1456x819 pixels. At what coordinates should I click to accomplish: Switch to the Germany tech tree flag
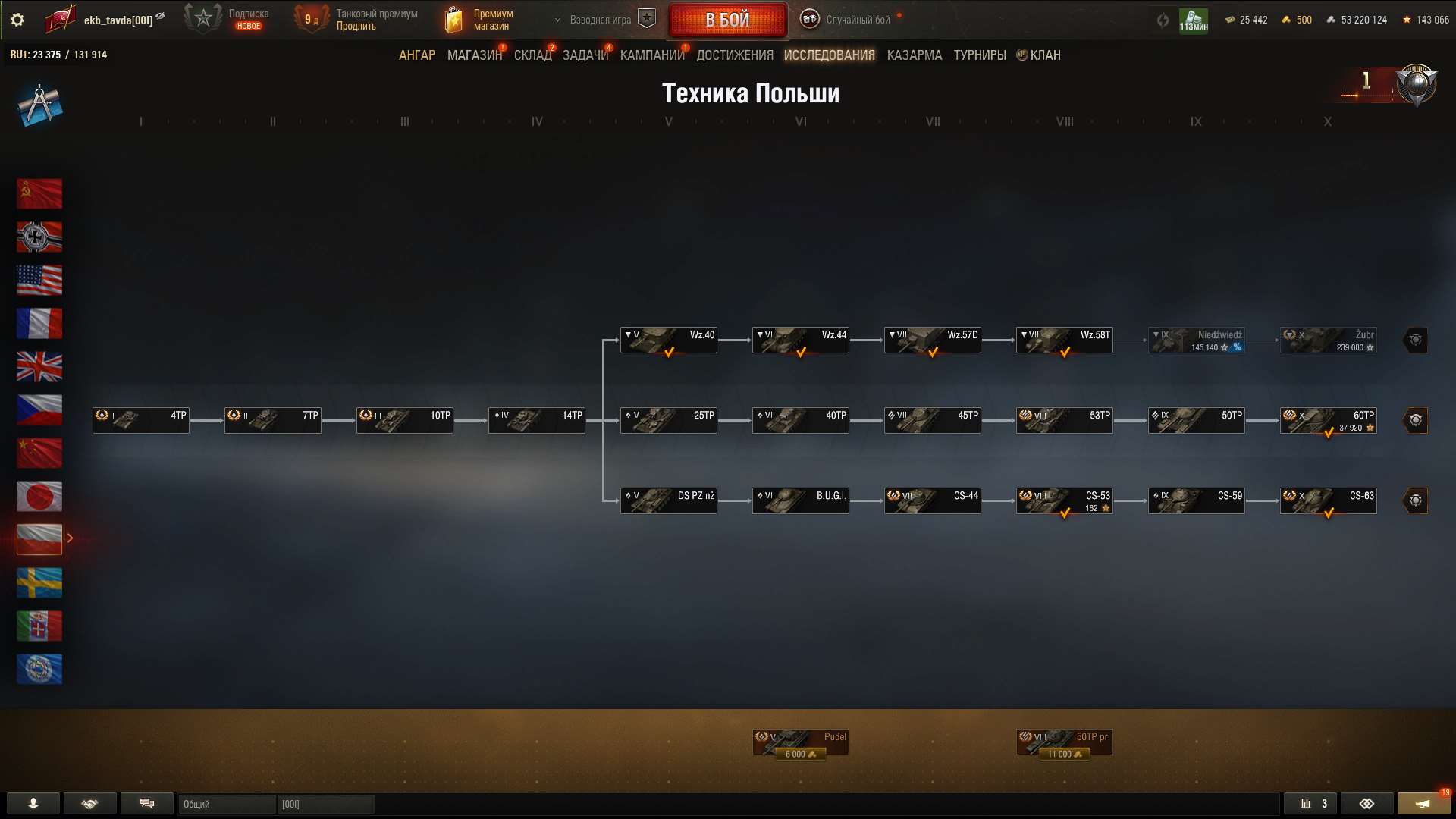click(x=39, y=237)
